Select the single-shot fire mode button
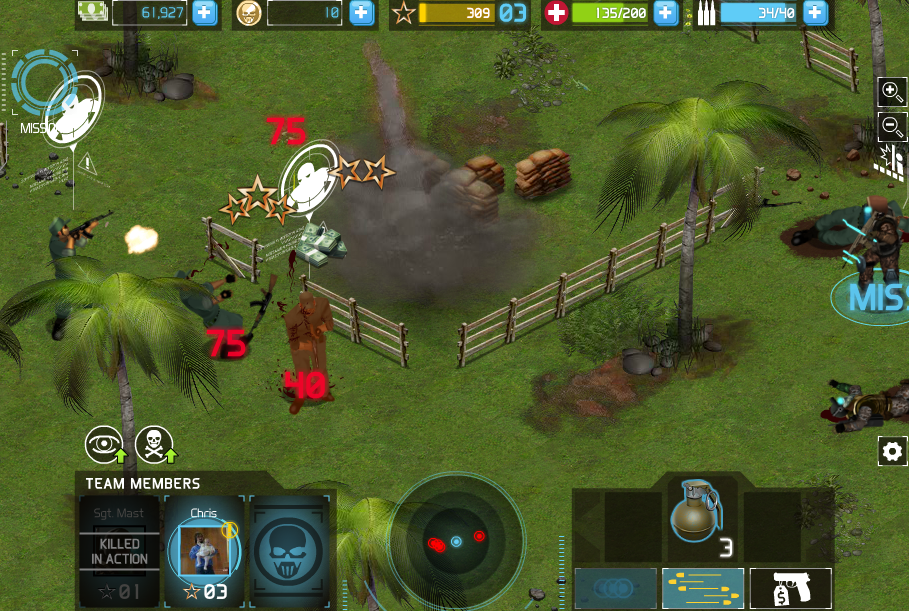The image size is (909, 611). (616, 588)
